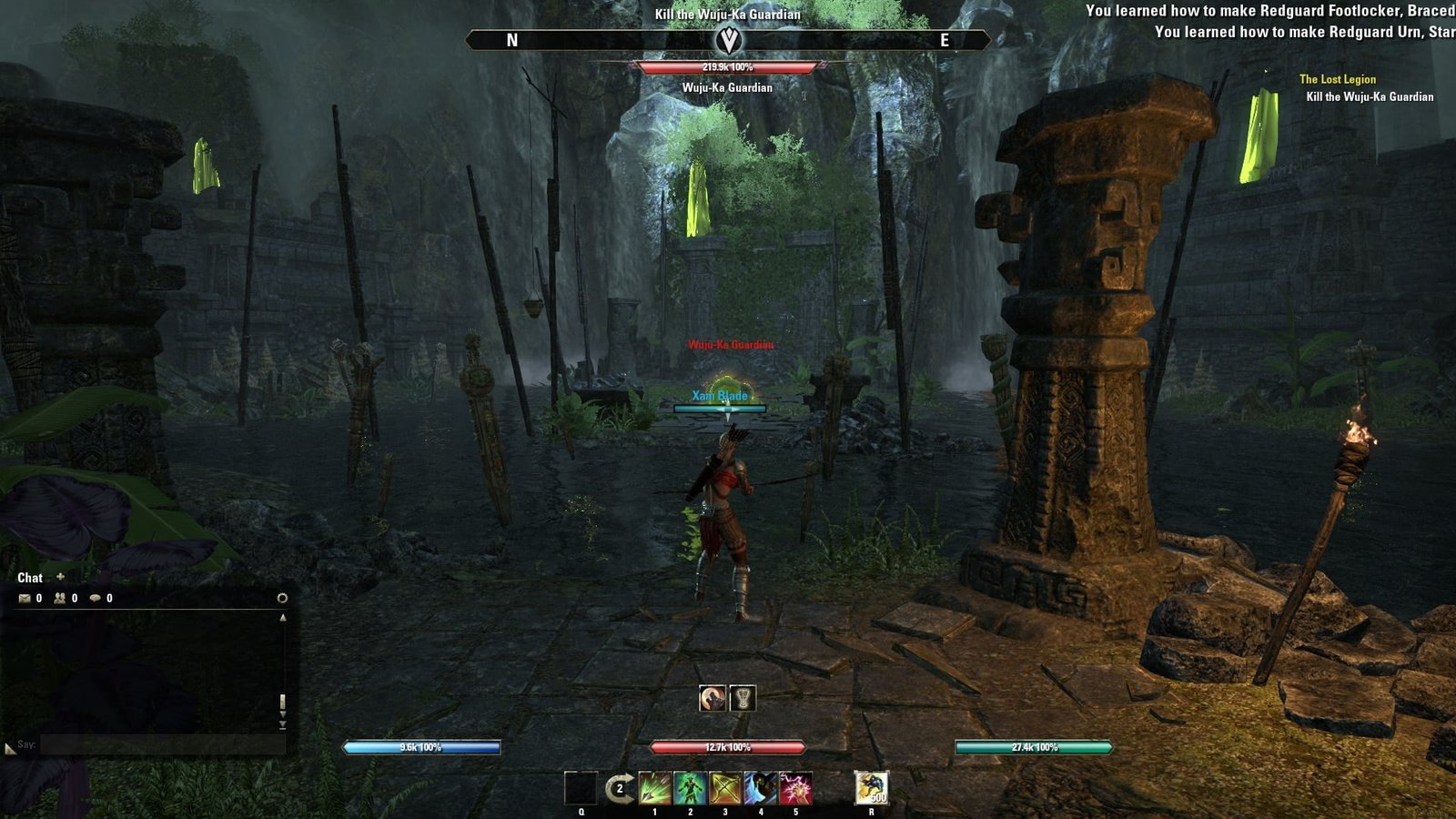Activate the green arrow volley skill
The image size is (1456, 819).
point(654,788)
